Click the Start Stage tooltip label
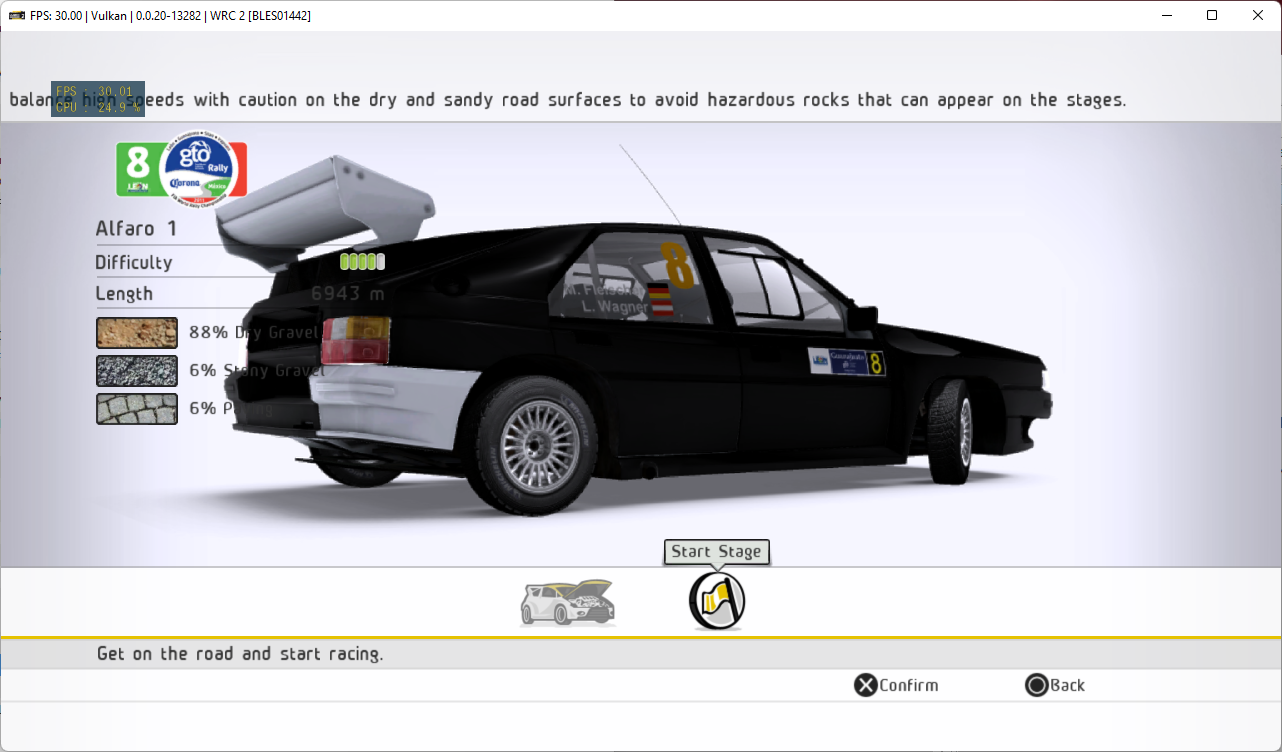Viewport: 1282px width, 752px height. 716,551
